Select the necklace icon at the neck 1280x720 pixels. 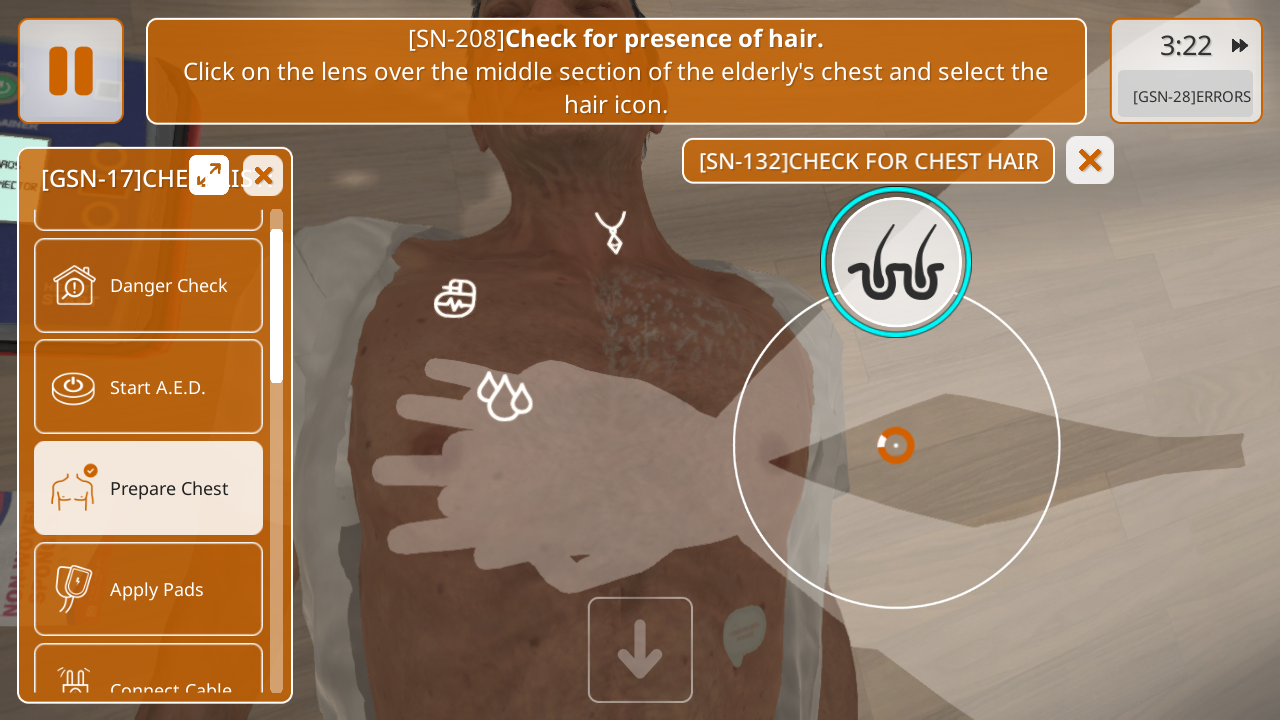[x=611, y=232]
